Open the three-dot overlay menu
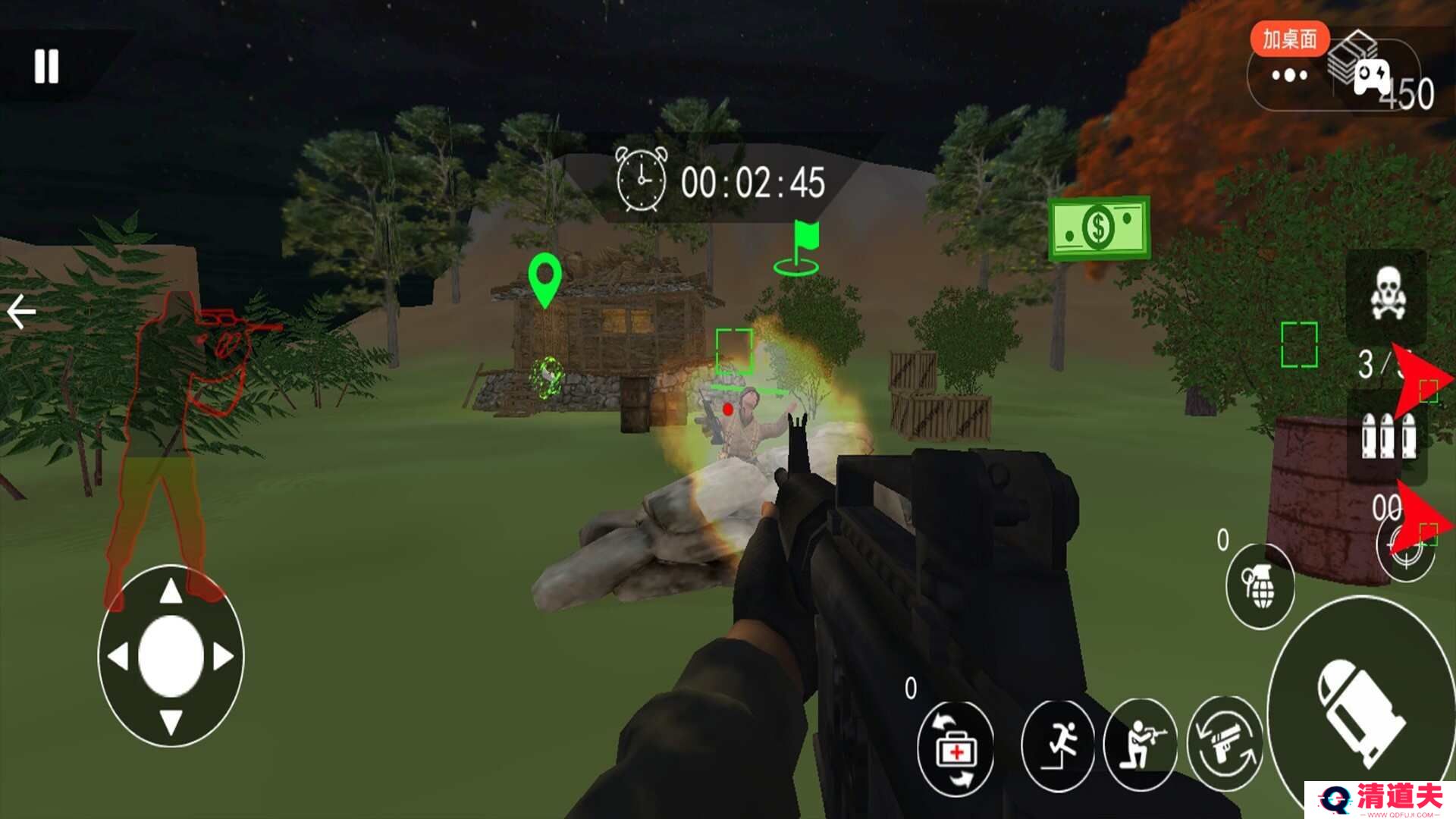 1290,75
